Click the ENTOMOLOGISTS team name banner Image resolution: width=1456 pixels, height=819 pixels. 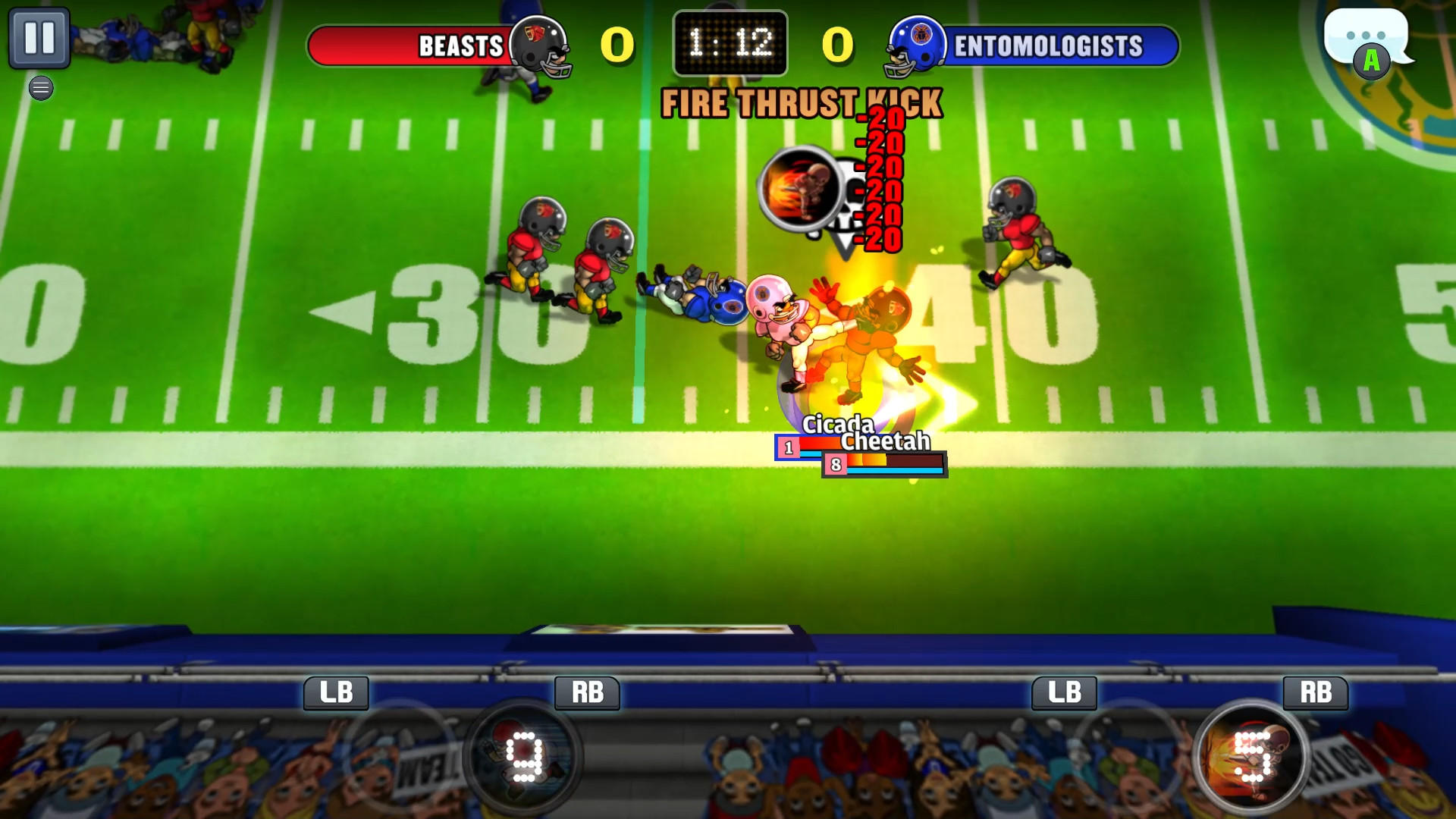(x=1046, y=45)
